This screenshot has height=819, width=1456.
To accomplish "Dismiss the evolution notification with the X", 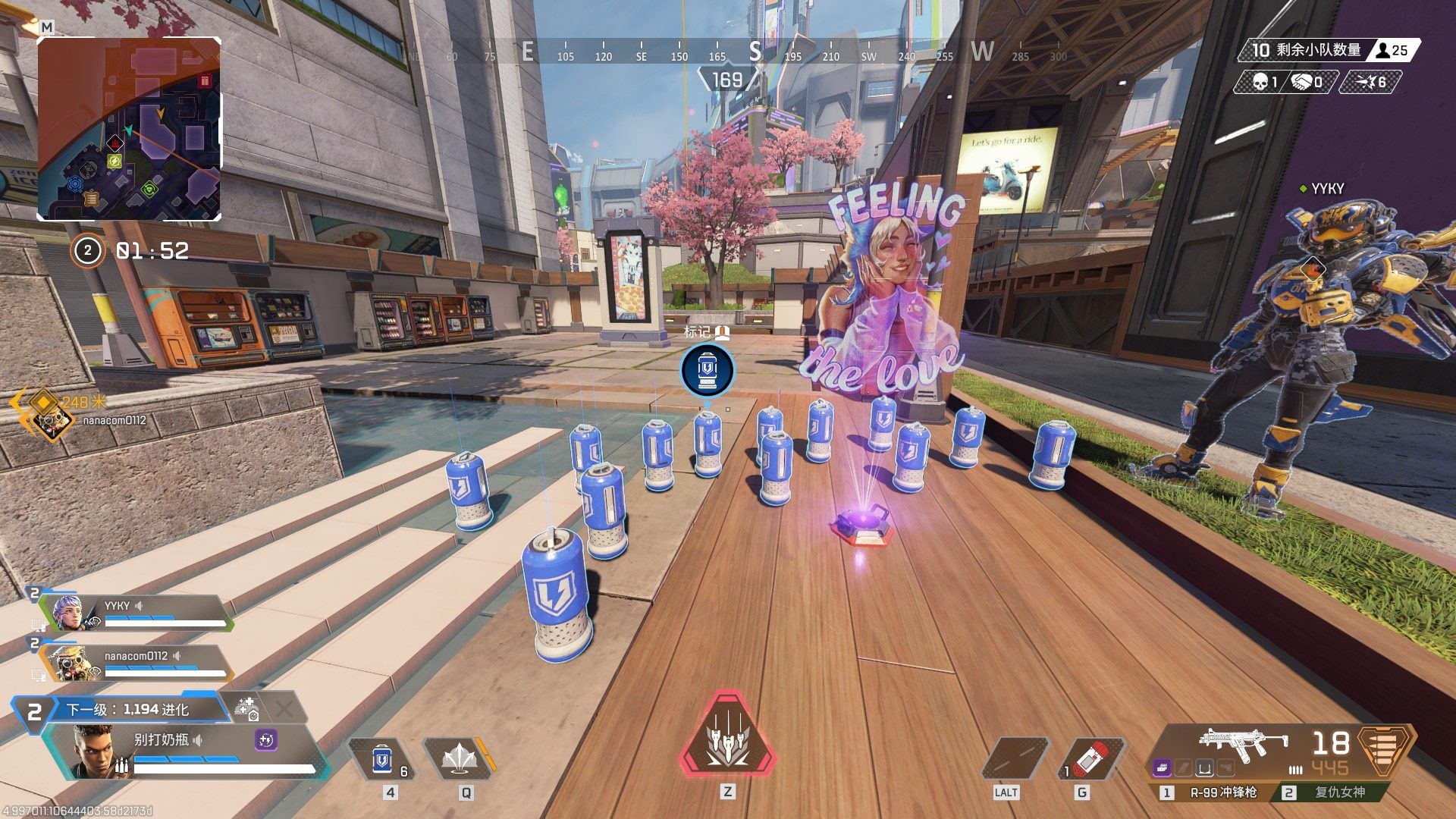I will coord(285,708).
